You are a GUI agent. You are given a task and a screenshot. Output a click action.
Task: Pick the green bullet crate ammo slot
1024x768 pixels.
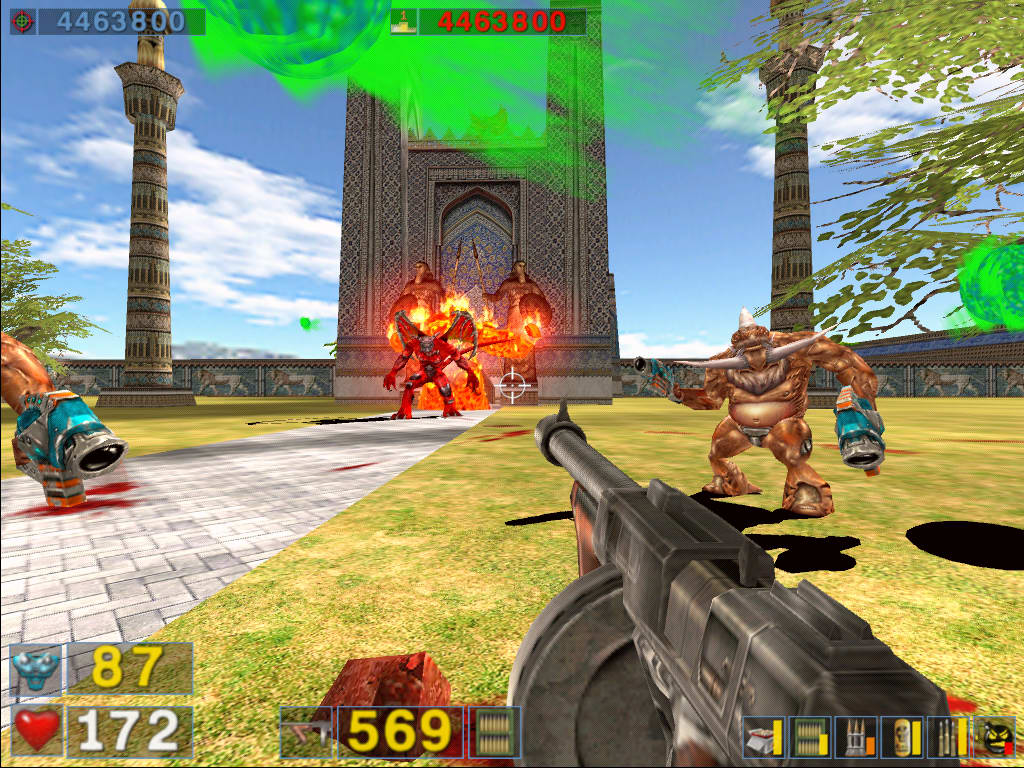click(808, 738)
